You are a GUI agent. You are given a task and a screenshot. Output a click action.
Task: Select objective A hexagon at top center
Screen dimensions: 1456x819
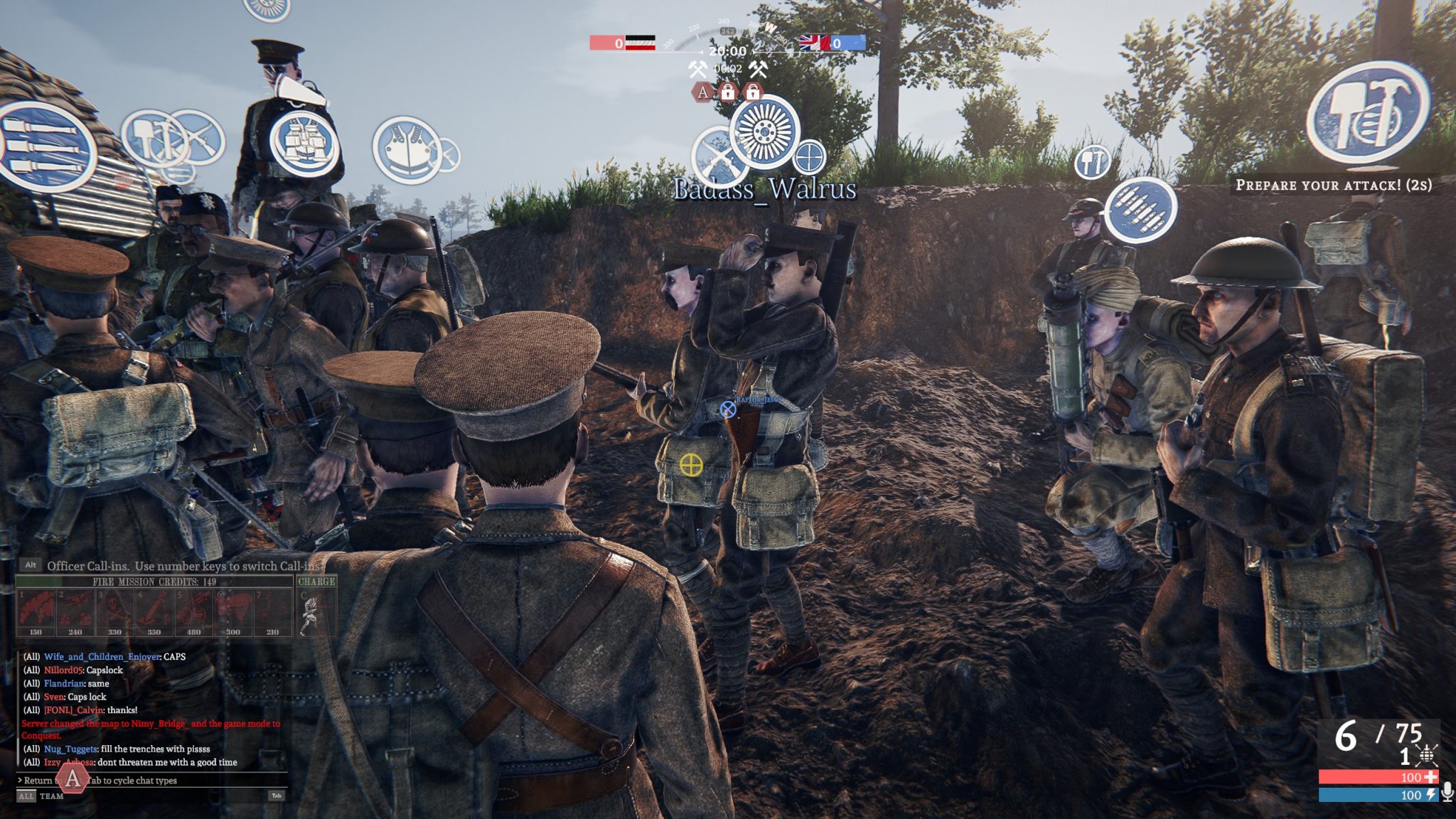tap(703, 92)
